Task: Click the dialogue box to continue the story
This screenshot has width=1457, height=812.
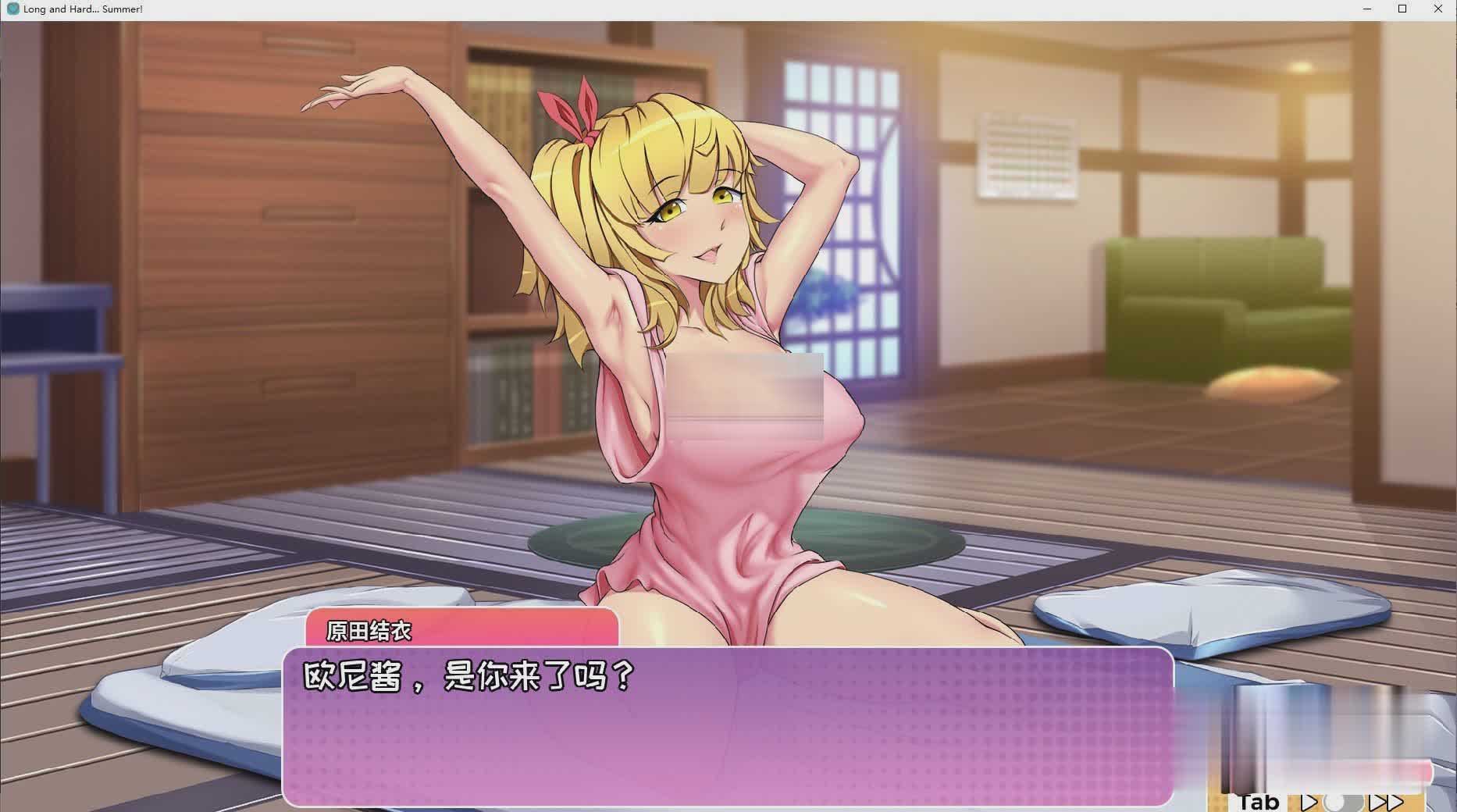Action: coord(726,726)
